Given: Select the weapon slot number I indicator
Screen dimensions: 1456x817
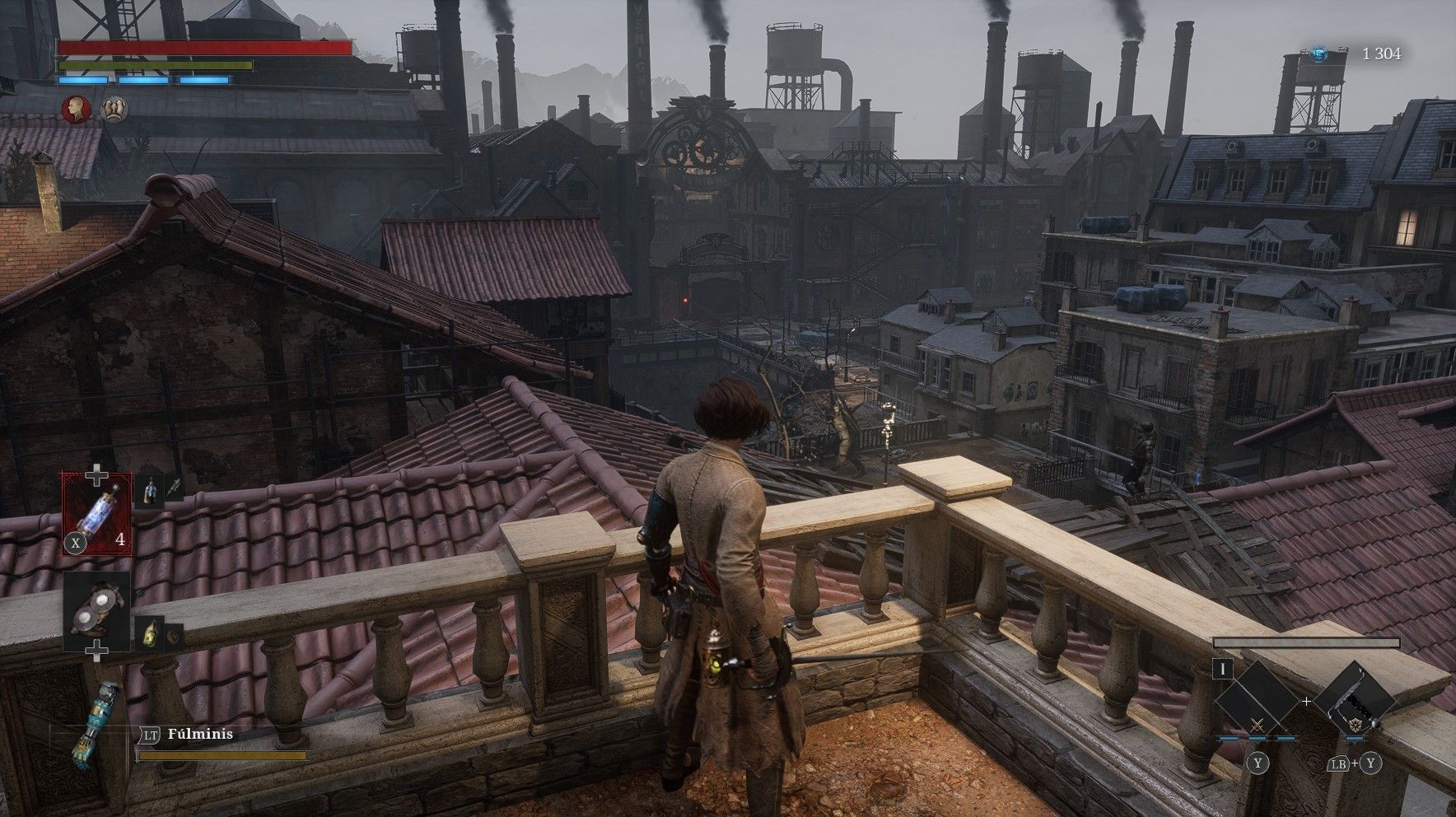Looking at the screenshot, I should [1224, 669].
